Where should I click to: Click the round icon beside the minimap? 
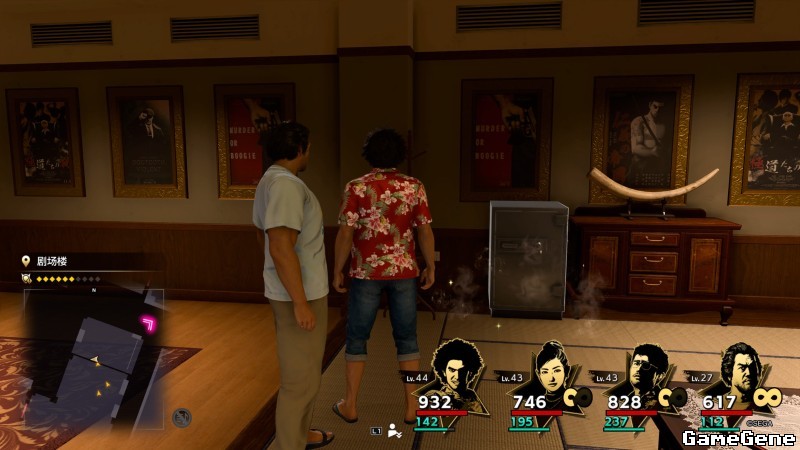pos(181,417)
